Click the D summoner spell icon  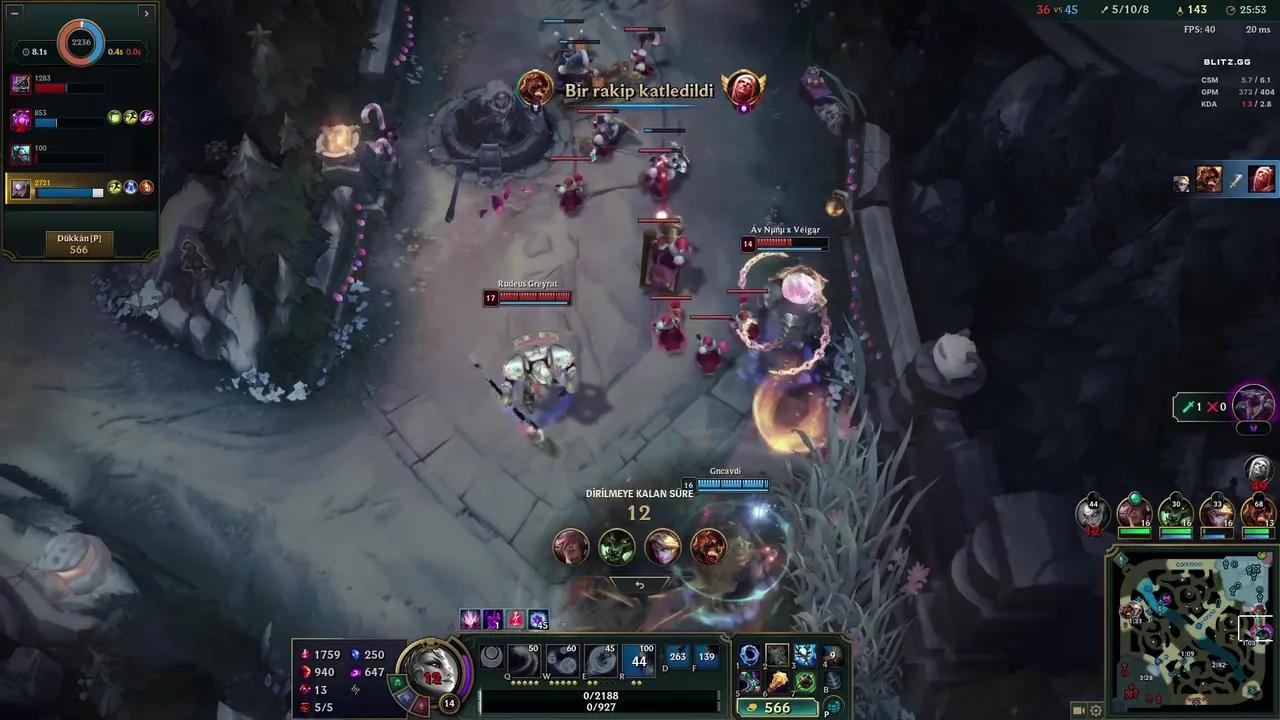click(679, 657)
